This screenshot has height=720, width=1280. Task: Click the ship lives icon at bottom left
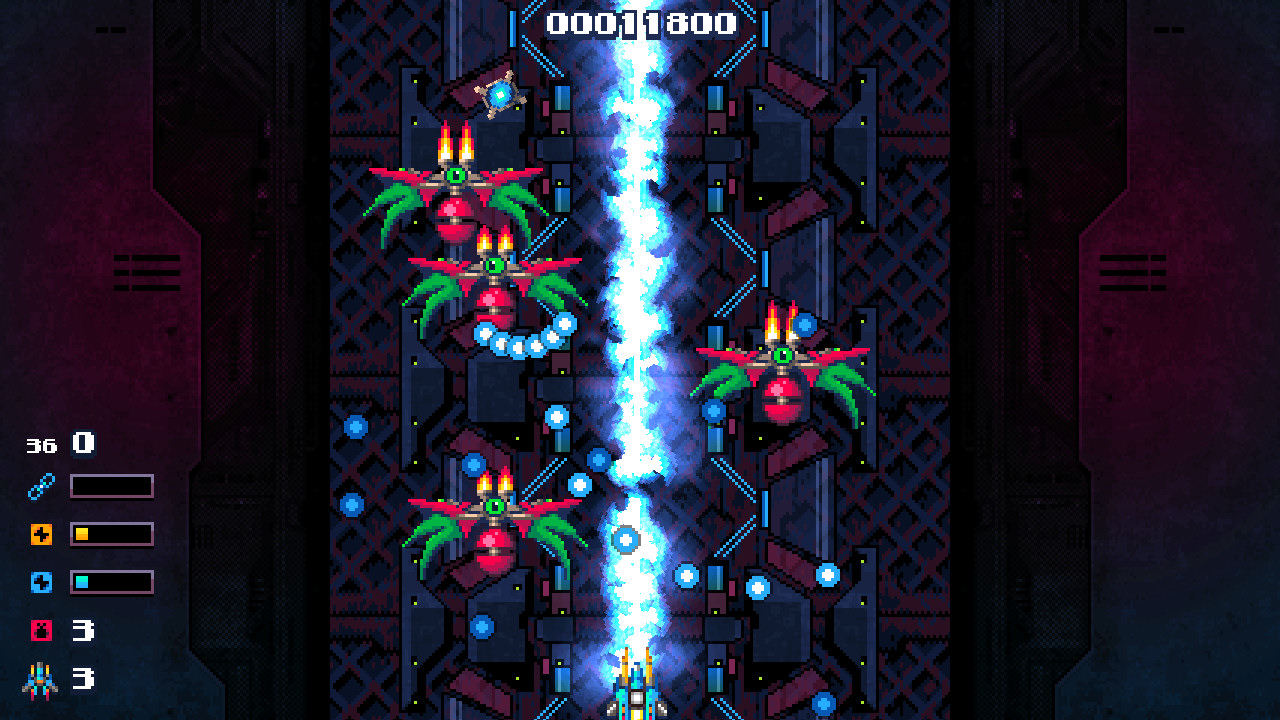[39, 680]
